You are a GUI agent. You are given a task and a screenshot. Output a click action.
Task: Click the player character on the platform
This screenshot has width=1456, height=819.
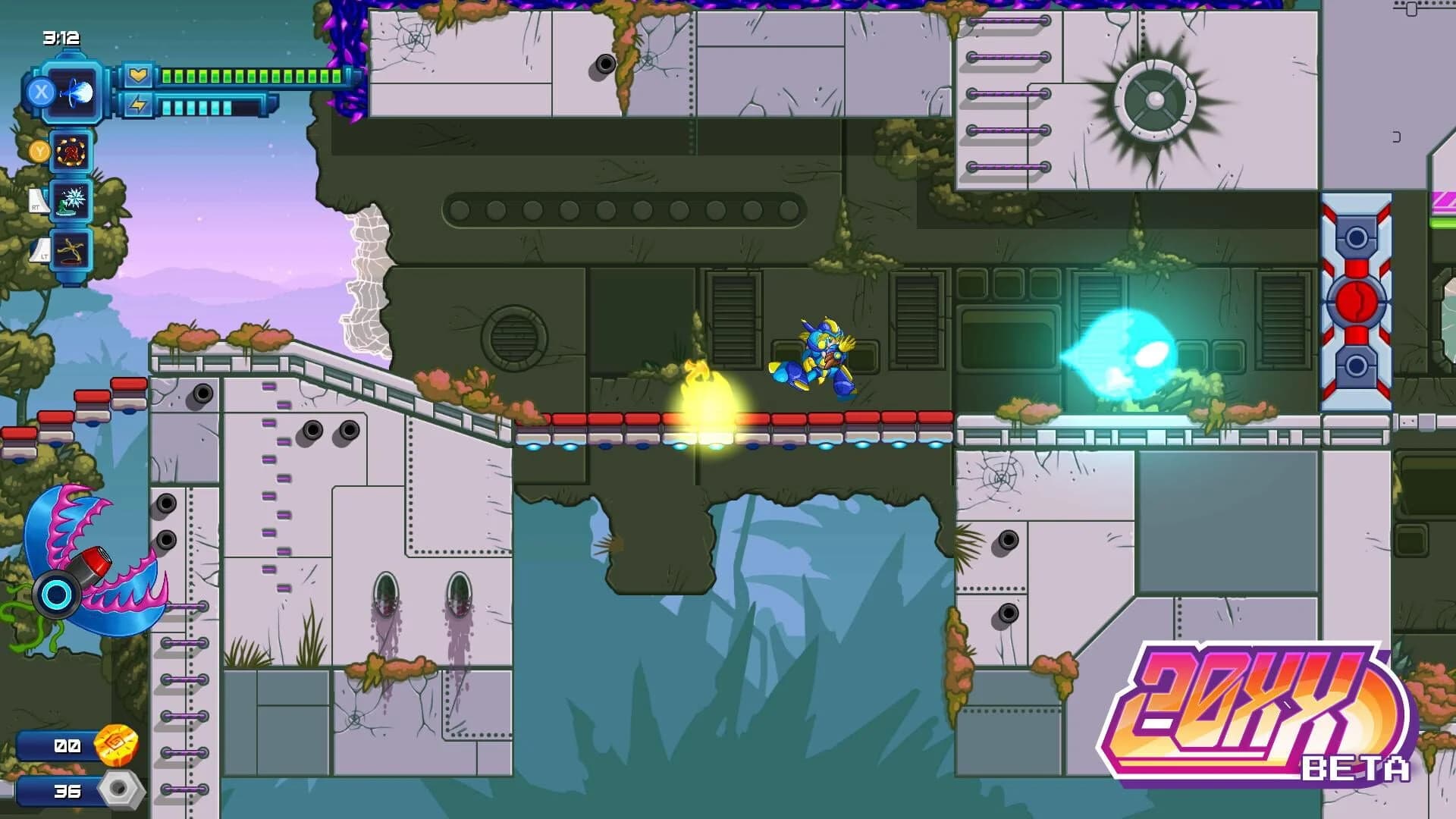click(x=819, y=356)
